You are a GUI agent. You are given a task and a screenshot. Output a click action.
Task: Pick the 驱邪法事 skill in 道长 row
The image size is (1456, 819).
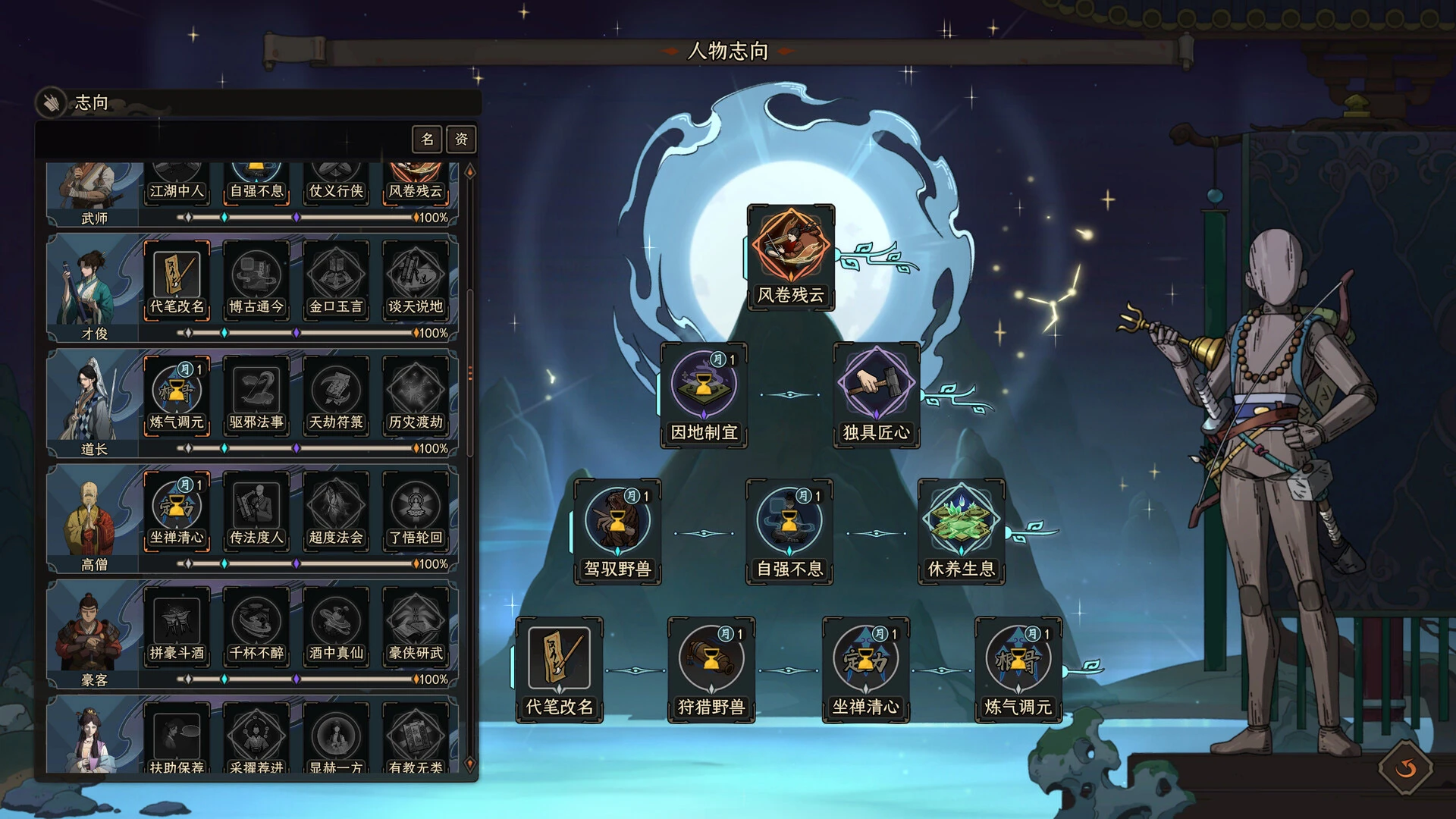coord(256,391)
